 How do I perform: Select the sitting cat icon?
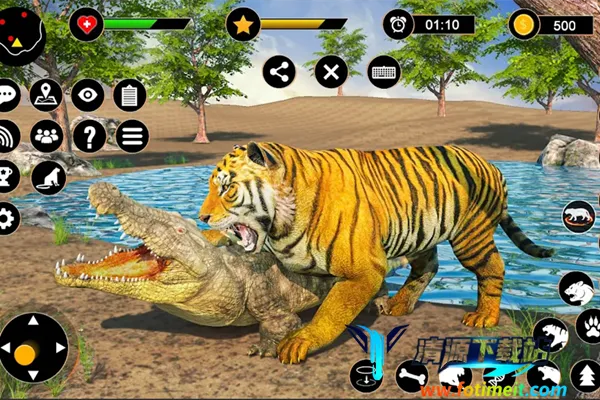click(48, 178)
